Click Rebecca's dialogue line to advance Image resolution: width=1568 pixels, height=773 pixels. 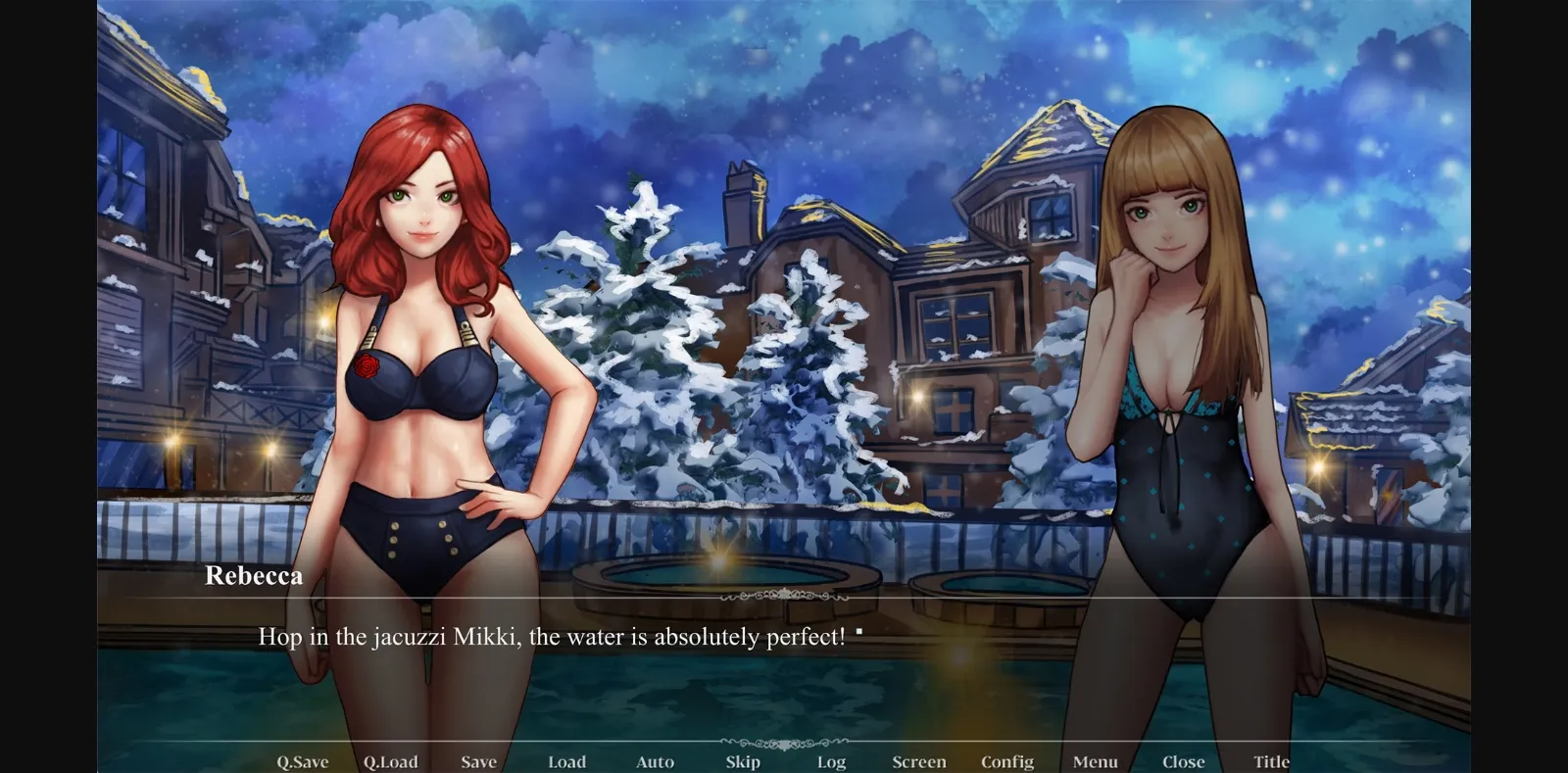pos(554,637)
